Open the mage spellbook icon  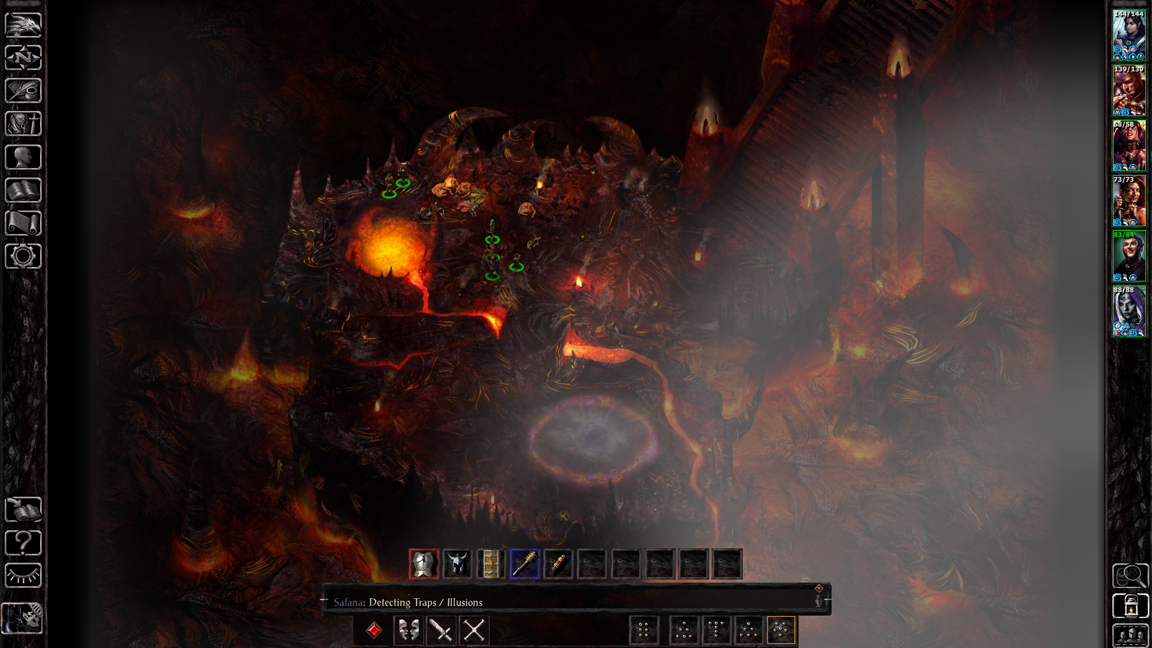coord(23,190)
